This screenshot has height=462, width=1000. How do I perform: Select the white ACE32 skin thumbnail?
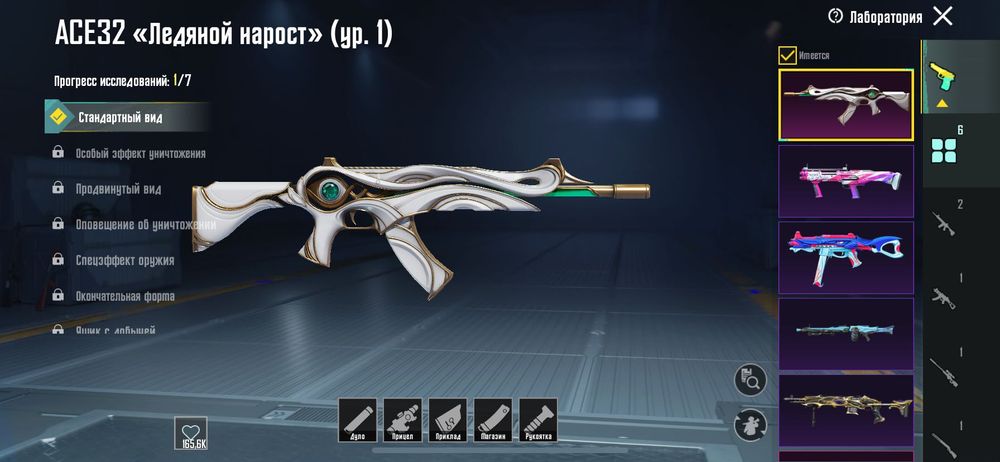845,104
